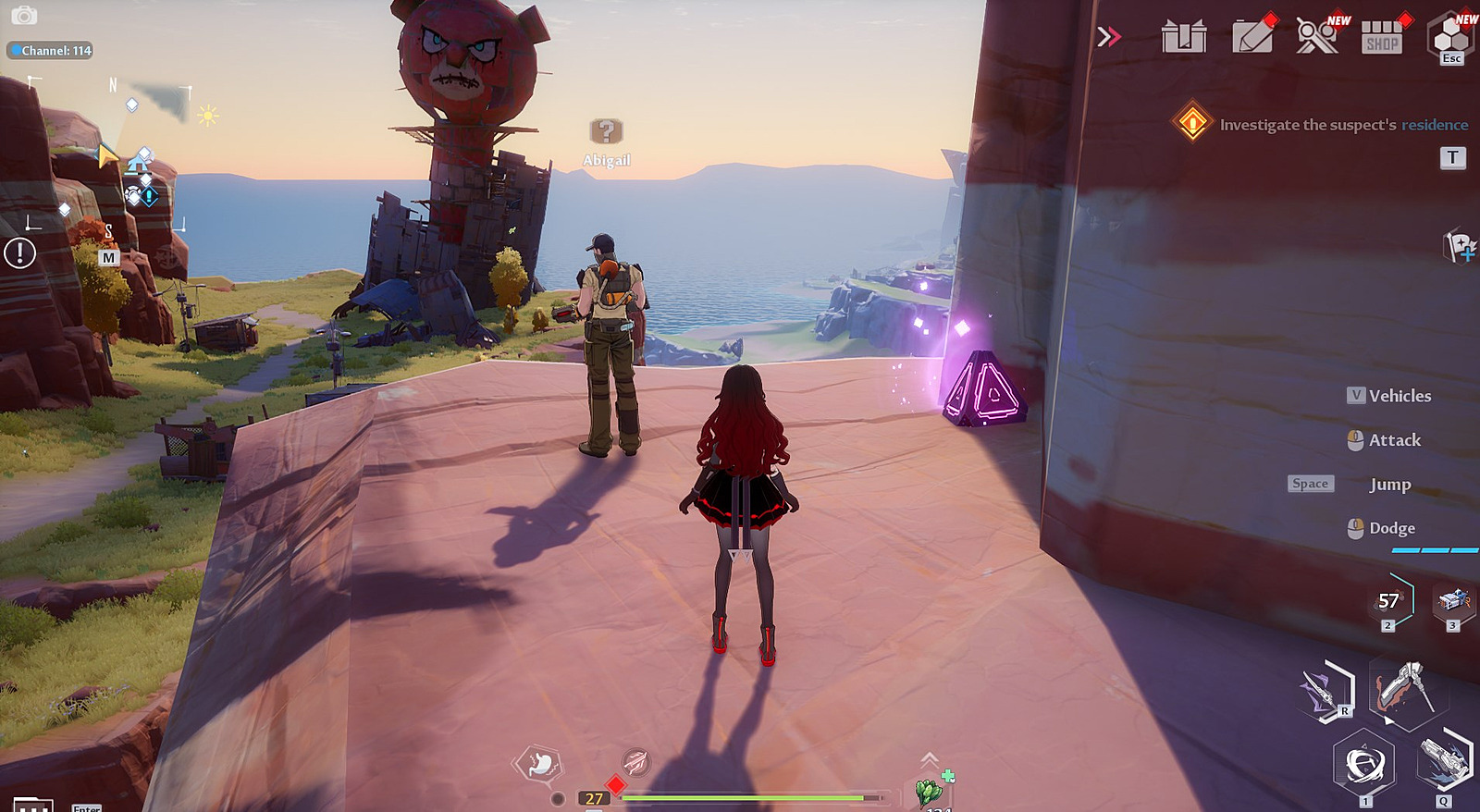
Task: Activate the white swirl skill
Action: [x=1364, y=765]
